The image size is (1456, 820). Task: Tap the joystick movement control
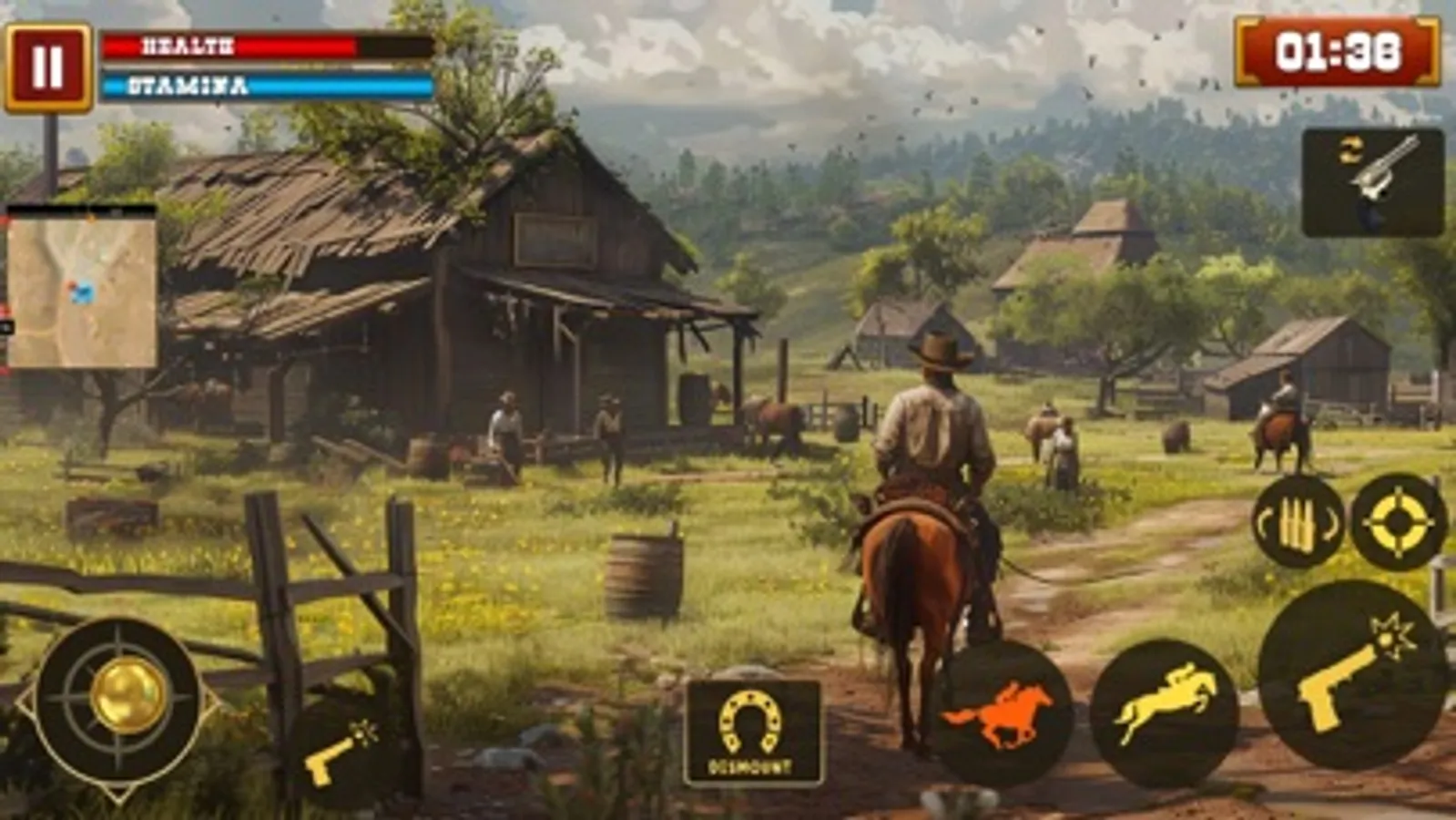(x=121, y=702)
